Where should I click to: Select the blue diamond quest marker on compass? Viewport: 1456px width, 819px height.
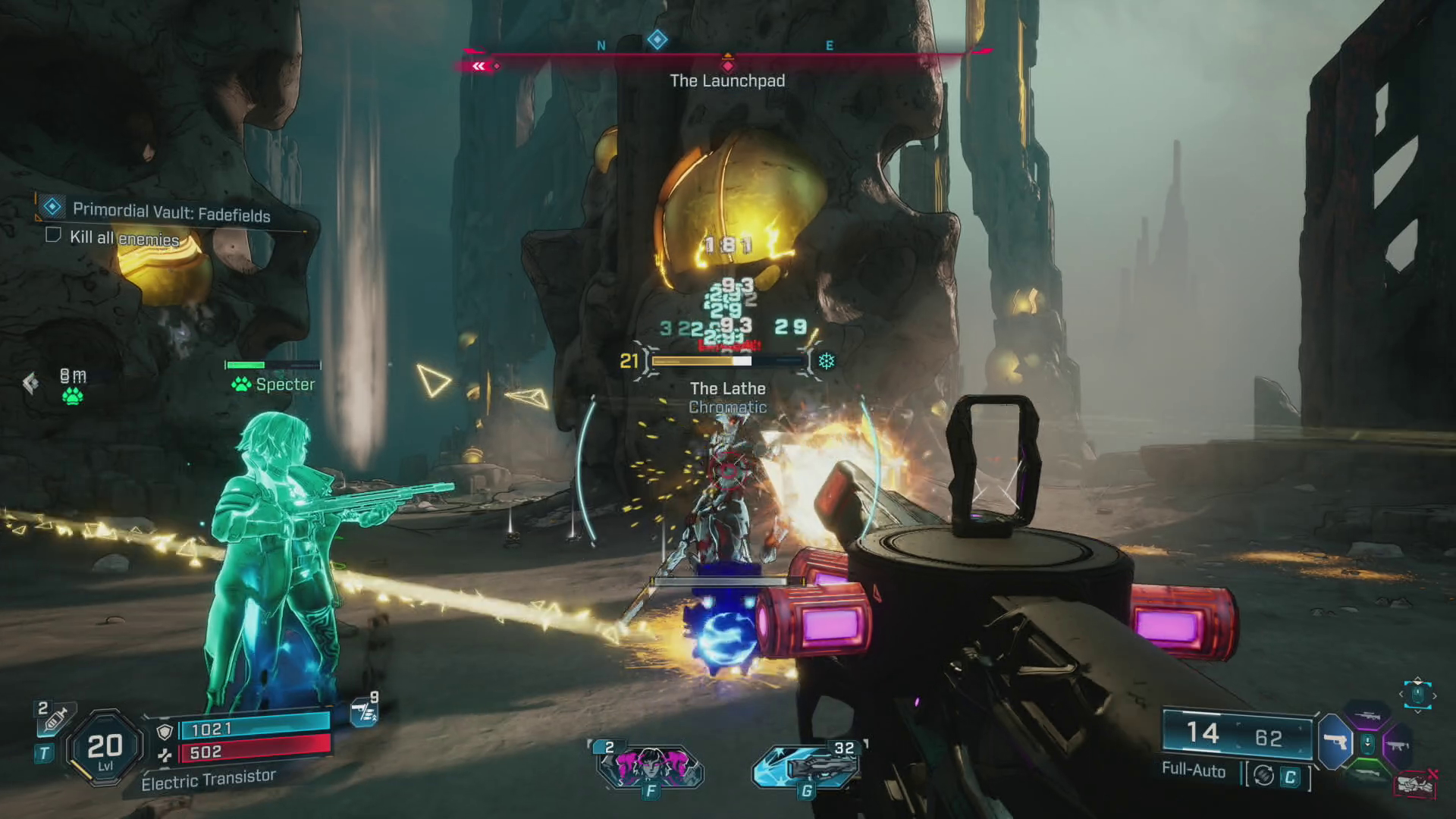tap(657, 39)
